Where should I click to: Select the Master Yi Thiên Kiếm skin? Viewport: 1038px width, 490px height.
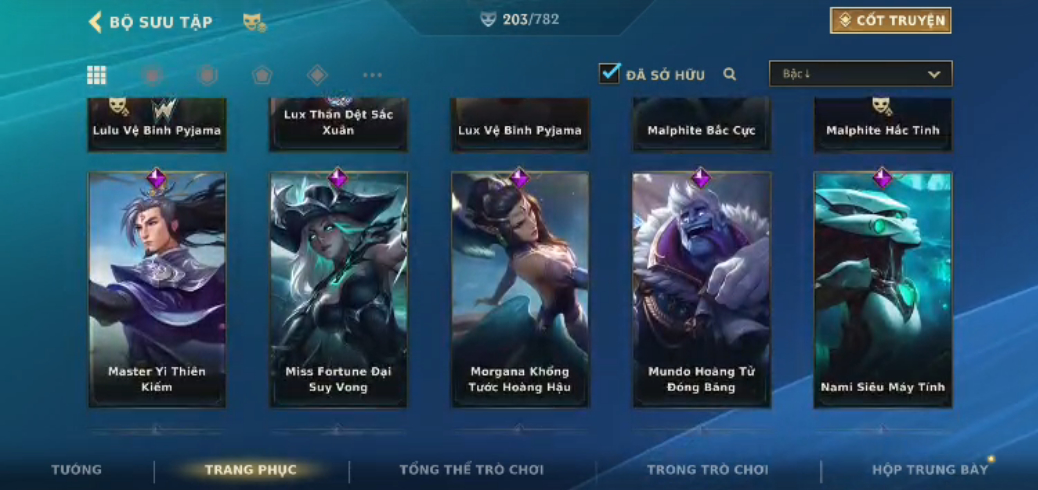157,290
